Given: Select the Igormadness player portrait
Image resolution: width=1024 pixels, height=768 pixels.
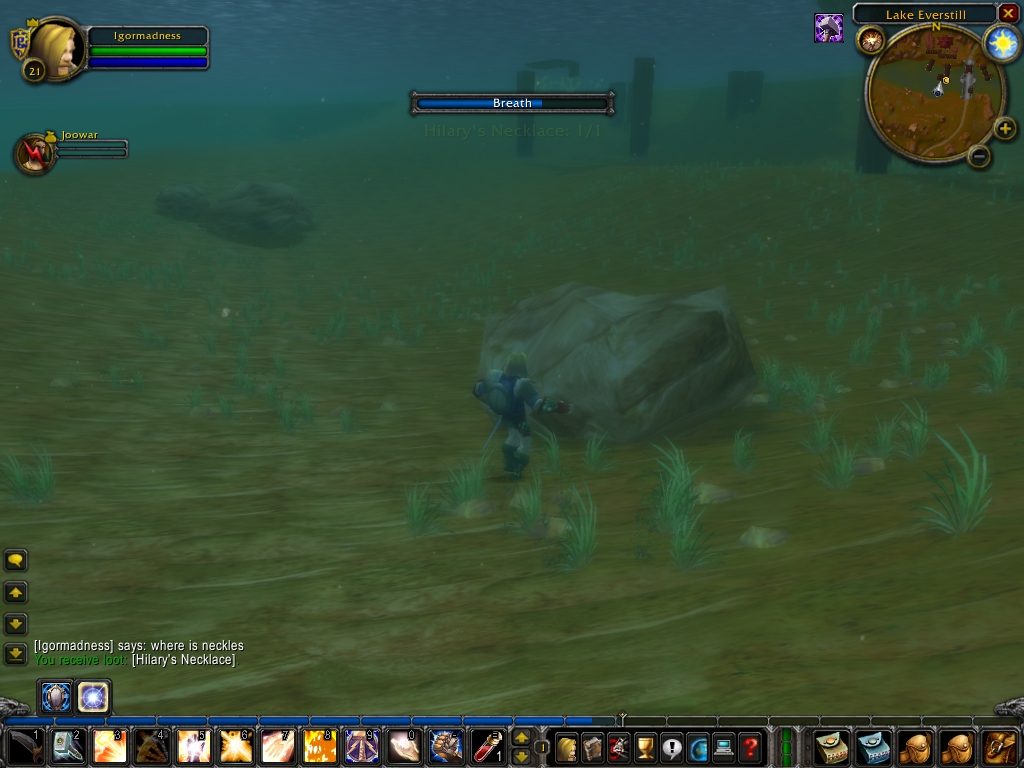Looking at the screenshot, I should (x=55, y=48).
